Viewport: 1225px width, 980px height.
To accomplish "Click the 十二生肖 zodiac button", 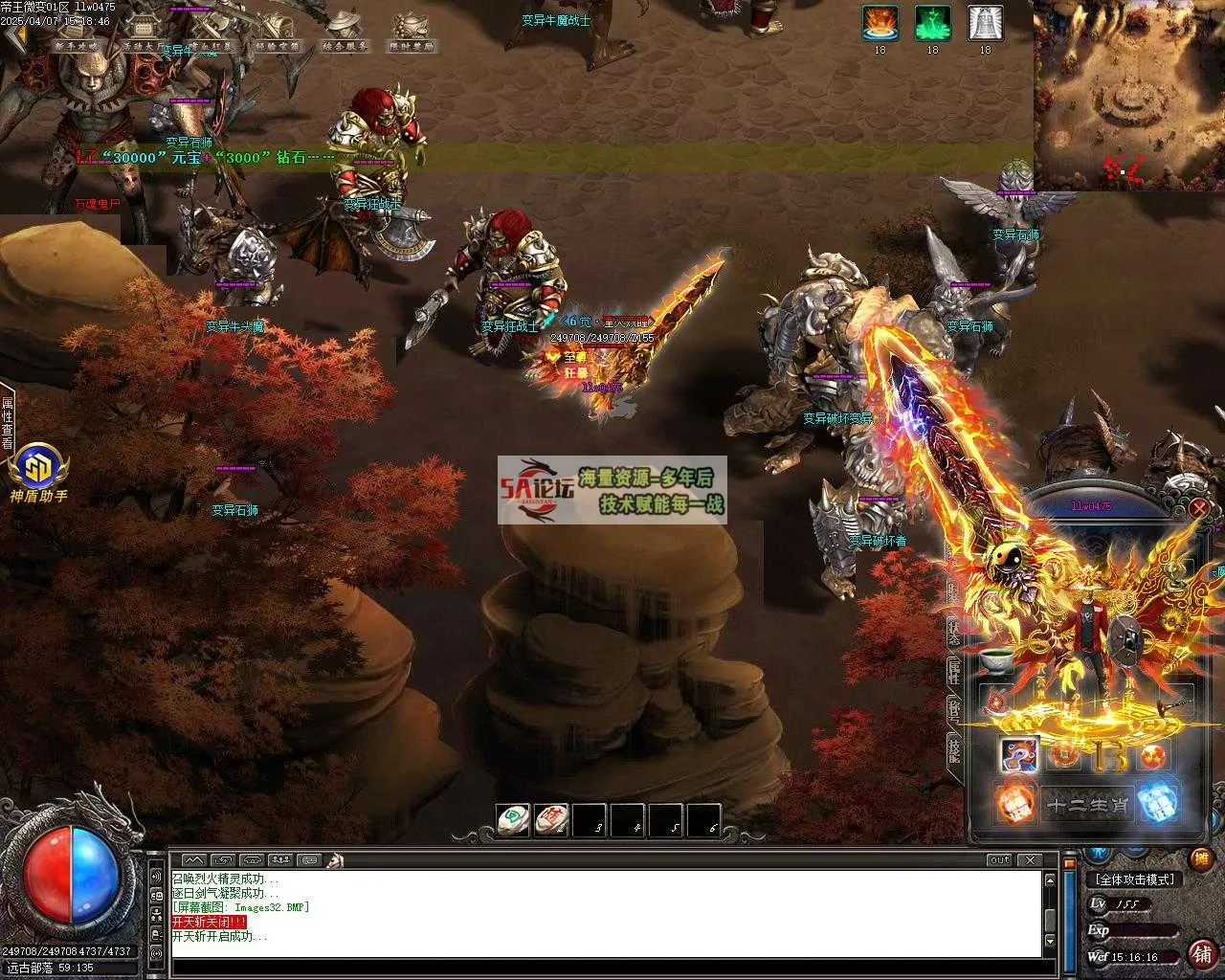I will tap(1086, 806).
